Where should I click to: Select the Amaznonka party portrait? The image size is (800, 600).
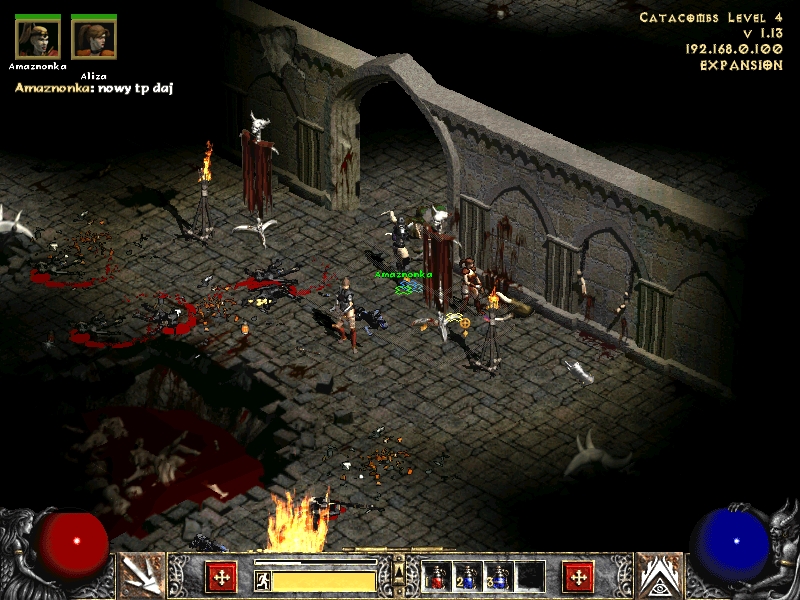click(x=37, y=38)
